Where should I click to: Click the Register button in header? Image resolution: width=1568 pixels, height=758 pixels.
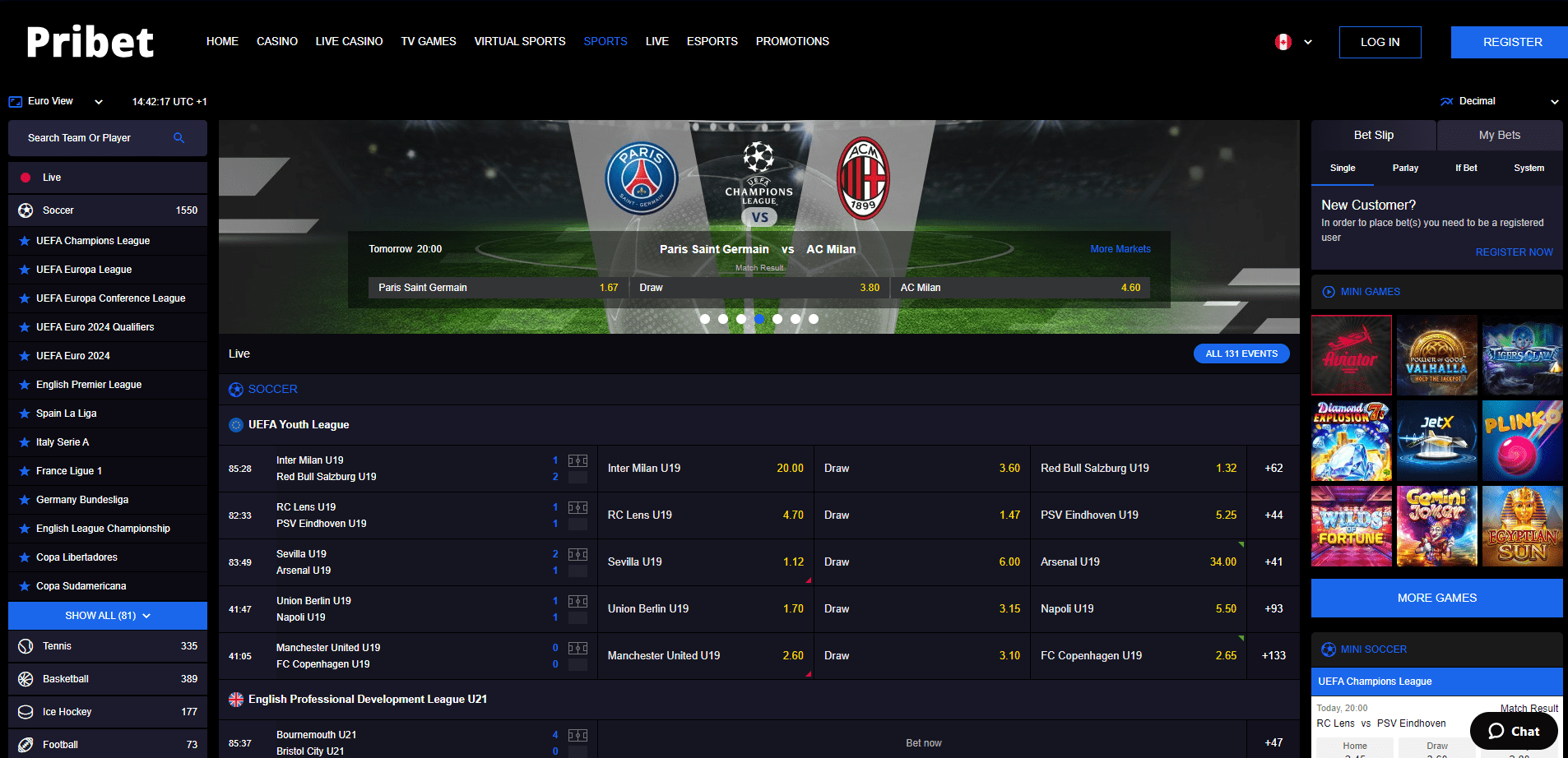[1512, 42]
